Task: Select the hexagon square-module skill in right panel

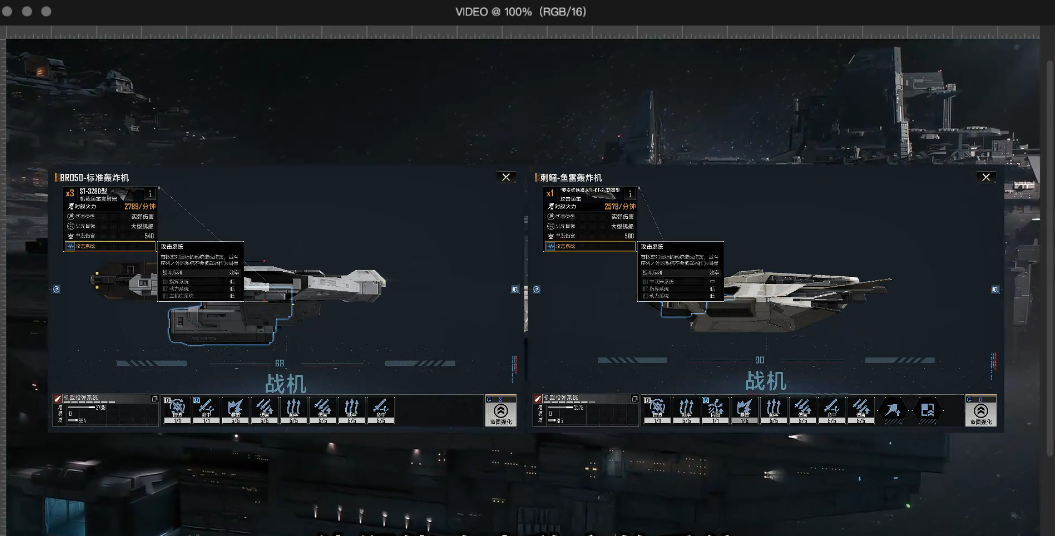Action: [928, 410]
